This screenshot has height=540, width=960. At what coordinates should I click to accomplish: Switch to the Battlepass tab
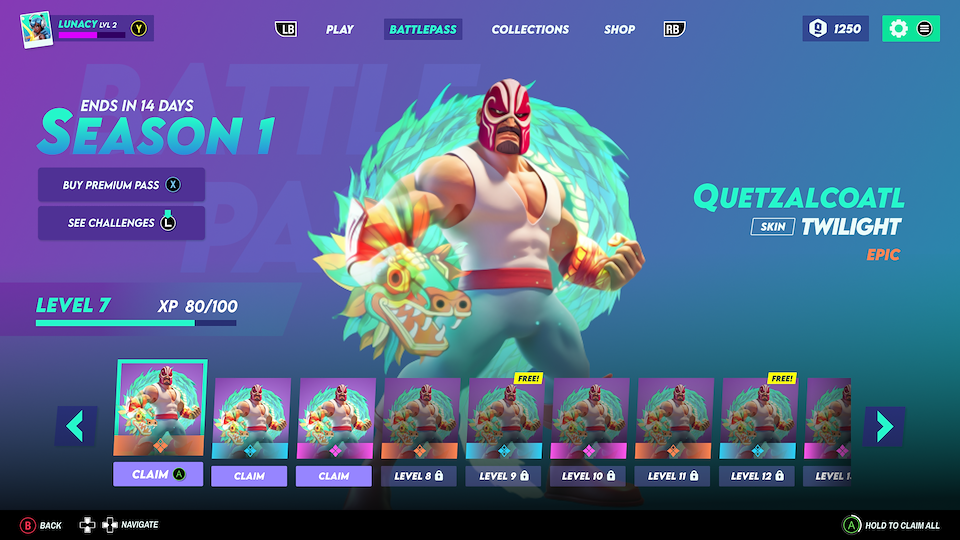(x=423, y=29)
